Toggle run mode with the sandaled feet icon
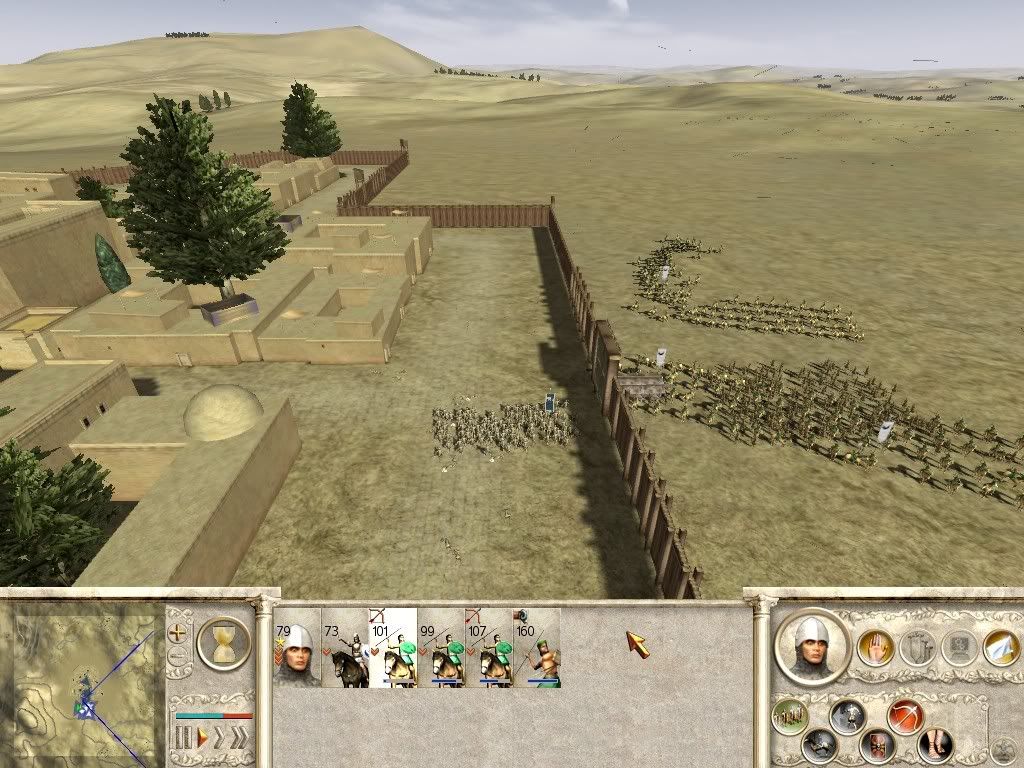 click(935, 745)
